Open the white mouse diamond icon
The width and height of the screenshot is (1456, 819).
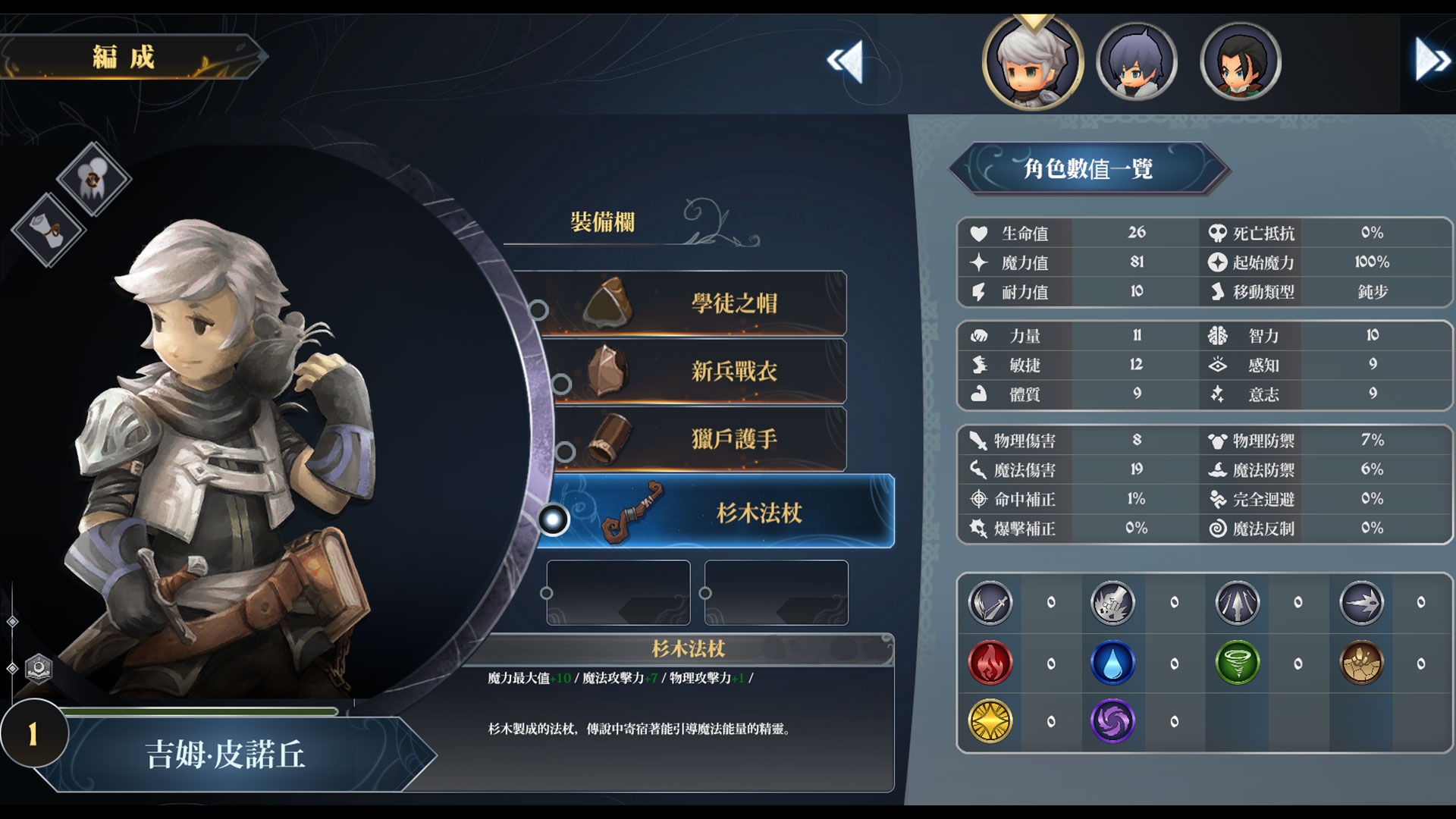(x=93, y=179)
